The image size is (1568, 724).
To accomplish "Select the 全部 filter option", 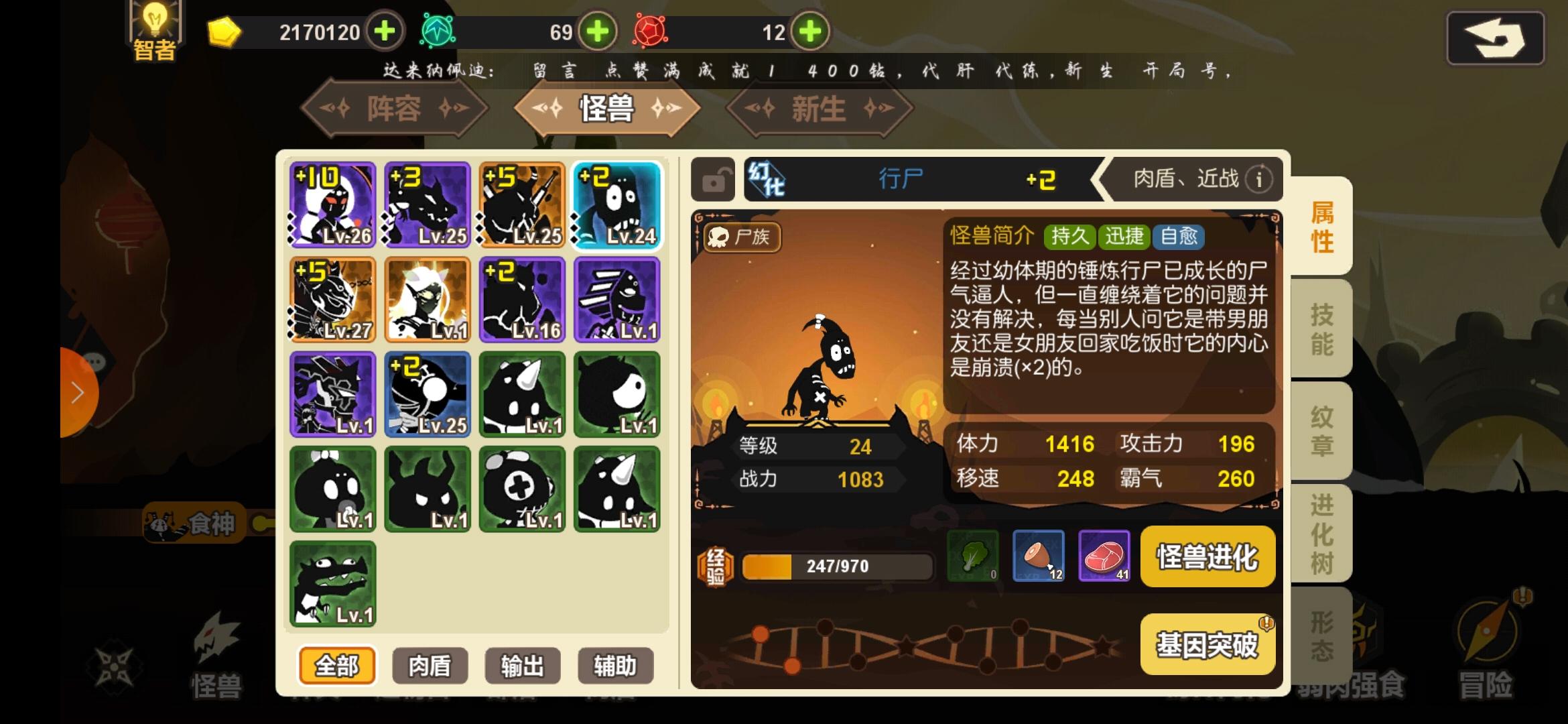I will [x=337, y=666].
